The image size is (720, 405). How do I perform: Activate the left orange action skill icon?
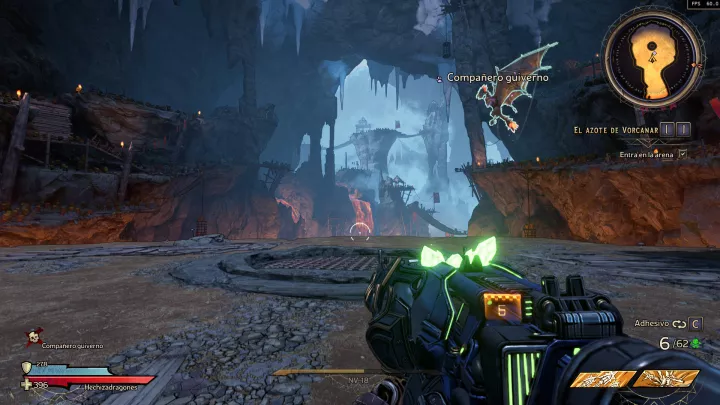click(602, 379)
